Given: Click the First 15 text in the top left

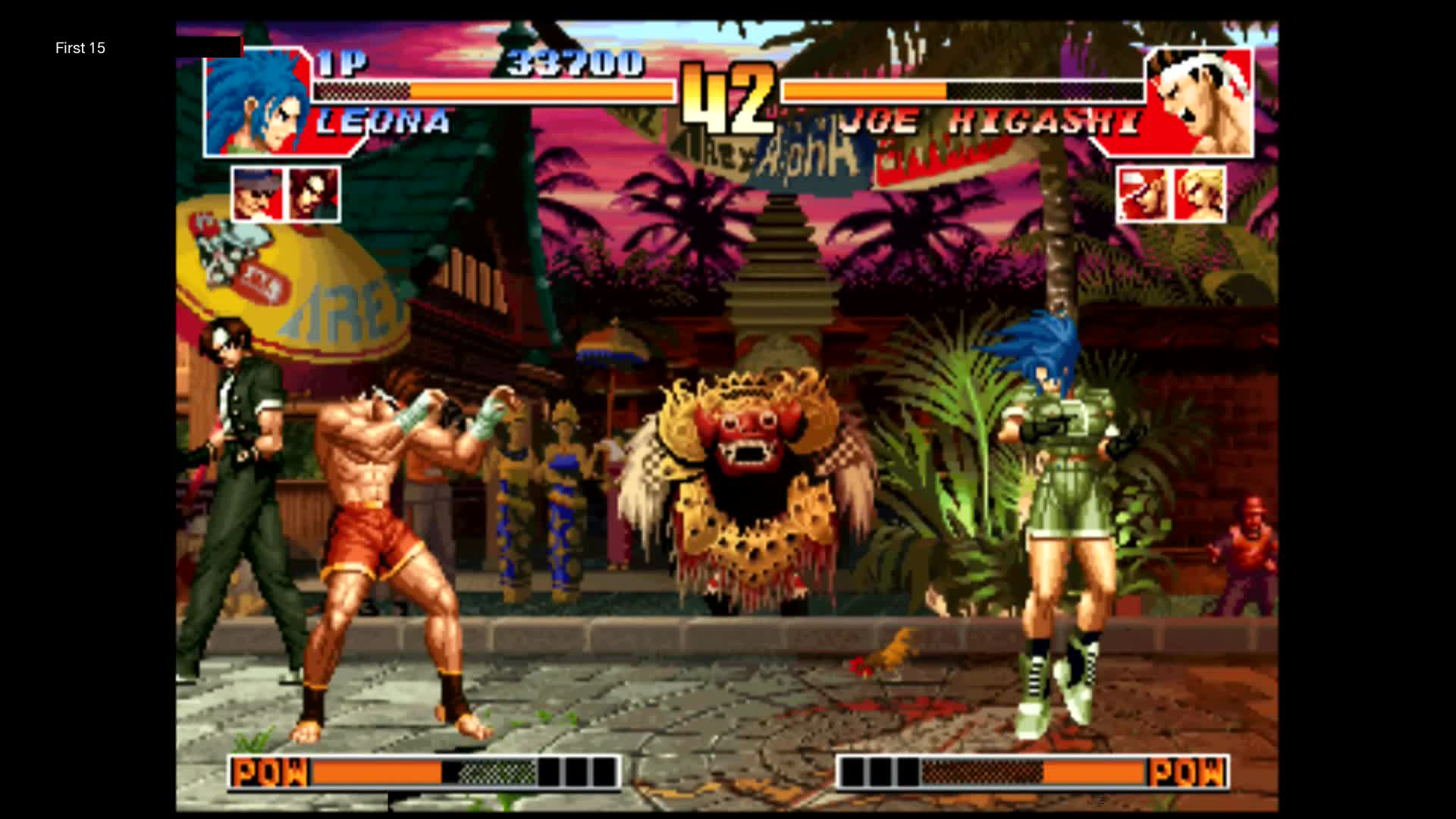Looking at the screenshot, I should 79,48.
